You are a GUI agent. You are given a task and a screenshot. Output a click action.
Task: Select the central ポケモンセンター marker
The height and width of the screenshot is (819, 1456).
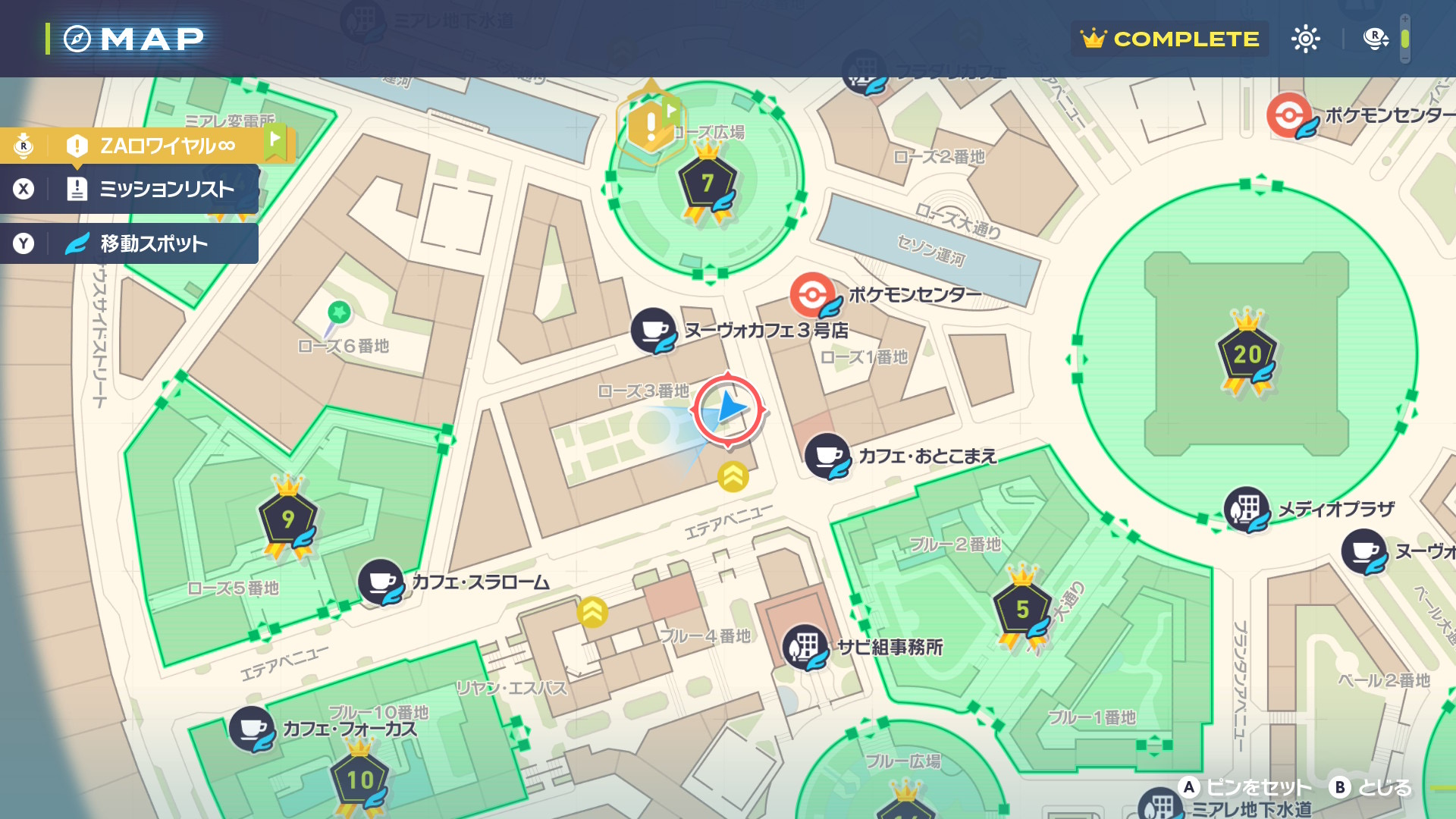pyautogui.click(x=813, y=294)
